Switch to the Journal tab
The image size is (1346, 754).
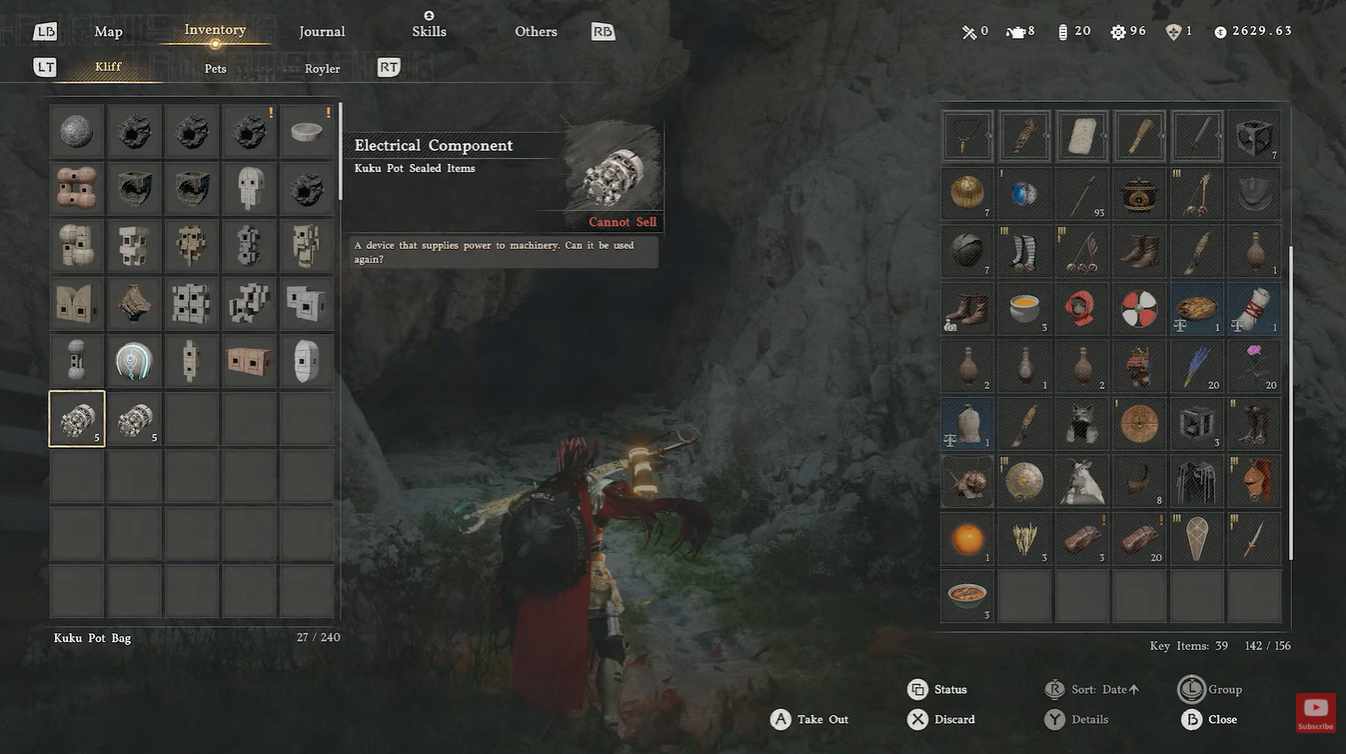tap(322, 32)
